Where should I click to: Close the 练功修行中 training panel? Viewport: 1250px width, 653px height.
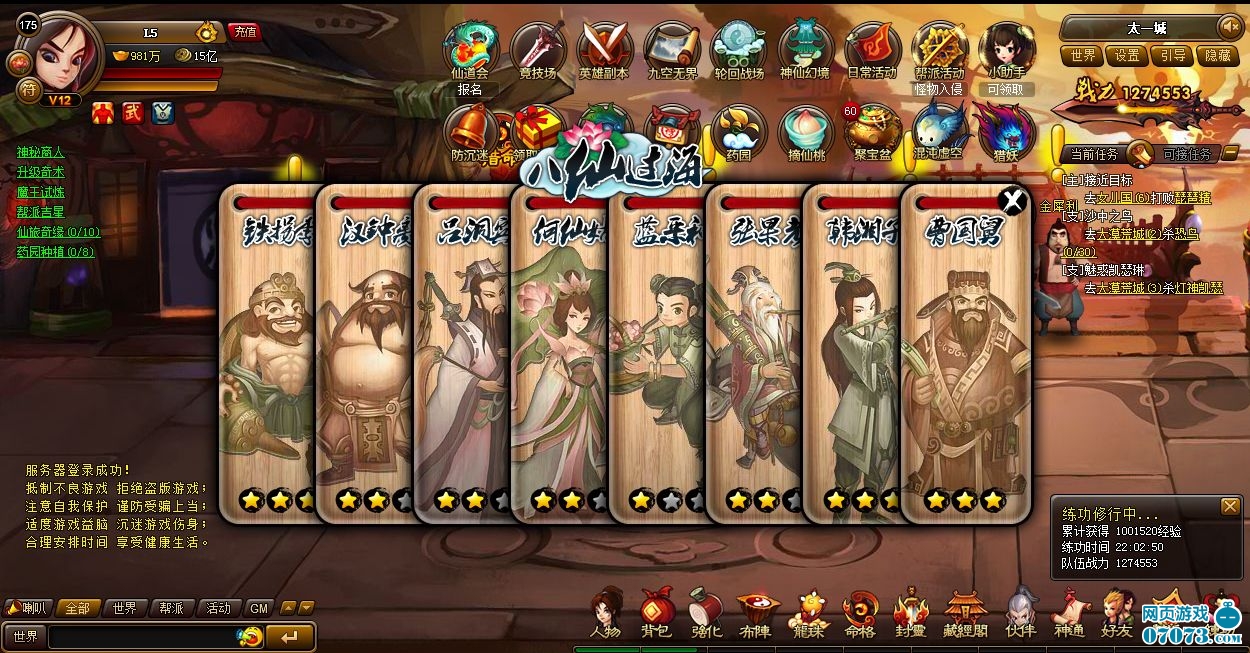1230,507
